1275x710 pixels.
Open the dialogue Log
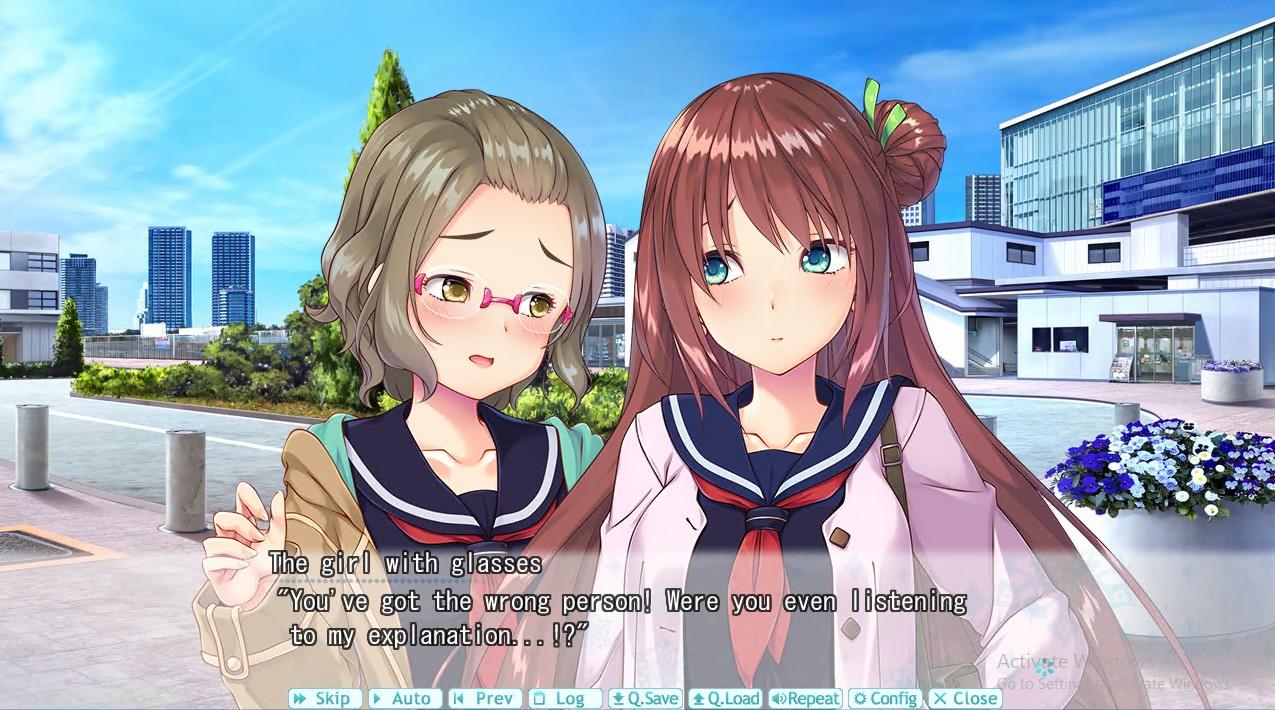point(565,699)
